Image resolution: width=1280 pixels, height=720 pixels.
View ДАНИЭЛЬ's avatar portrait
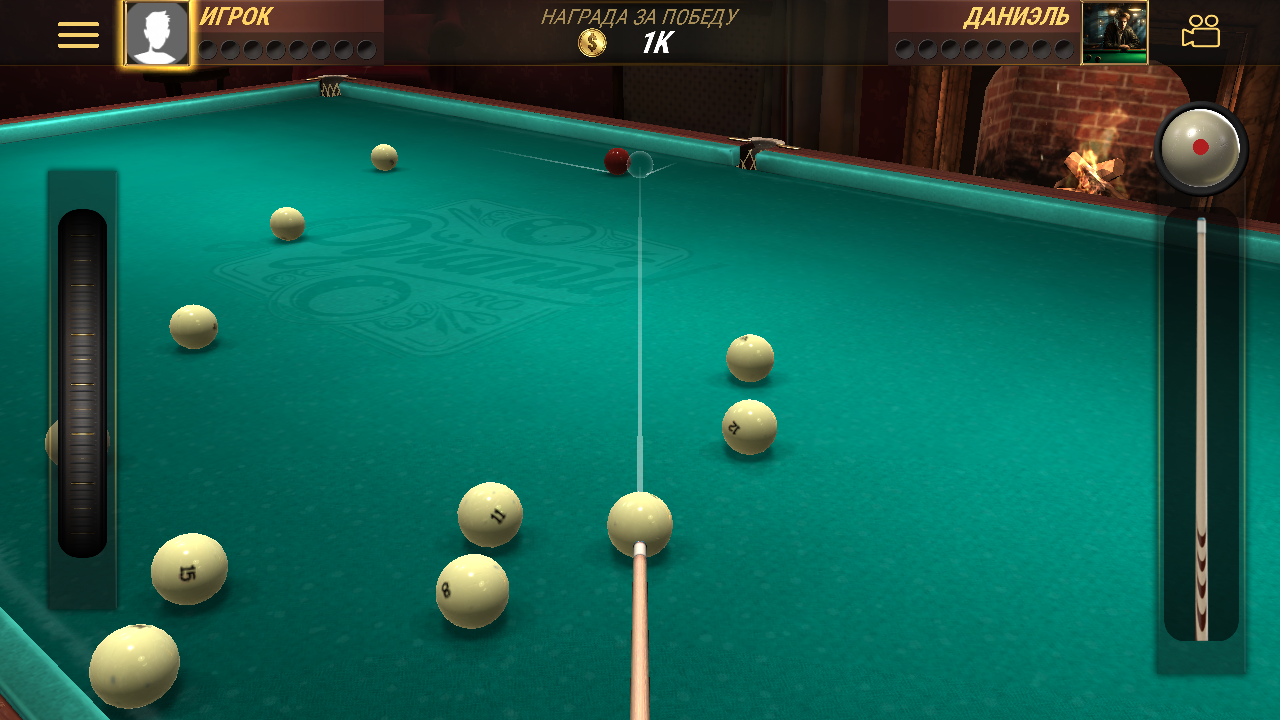click(1116, 33)
